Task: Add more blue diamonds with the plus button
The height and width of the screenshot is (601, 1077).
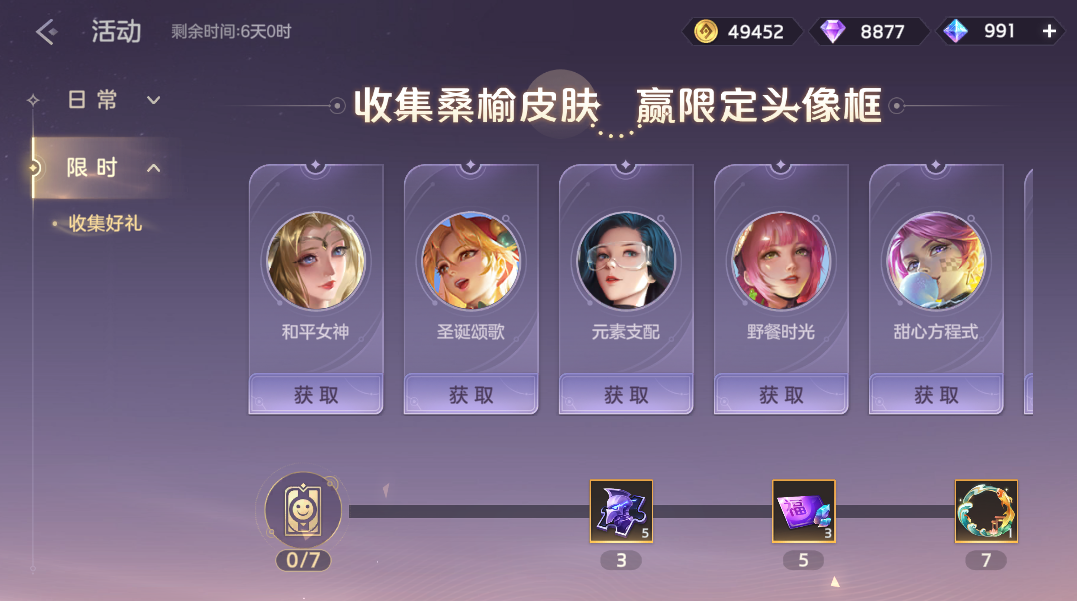Action: [x=1050, y=31]
